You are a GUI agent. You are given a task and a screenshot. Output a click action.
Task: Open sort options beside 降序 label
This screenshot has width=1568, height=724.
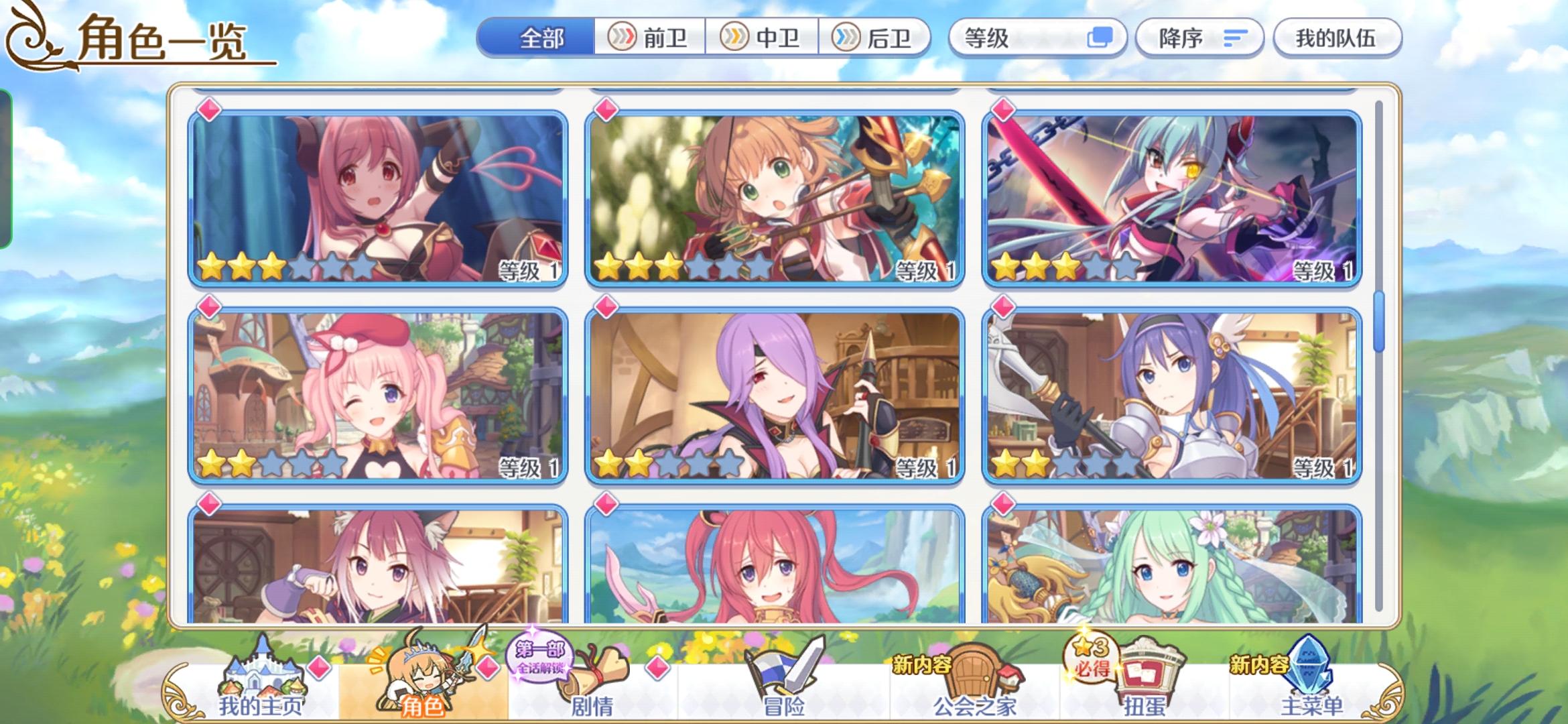1235,39
